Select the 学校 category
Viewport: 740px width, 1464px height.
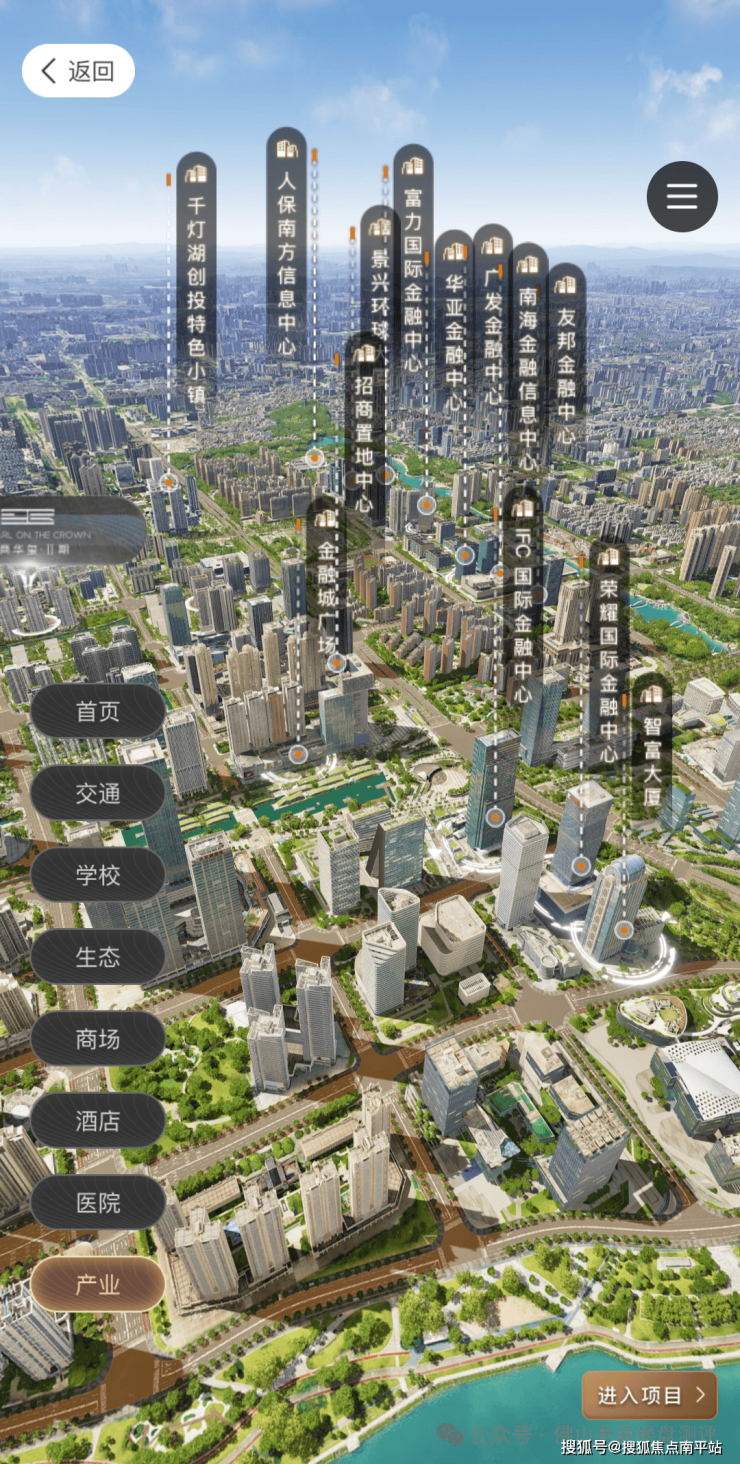click(98, 875)
